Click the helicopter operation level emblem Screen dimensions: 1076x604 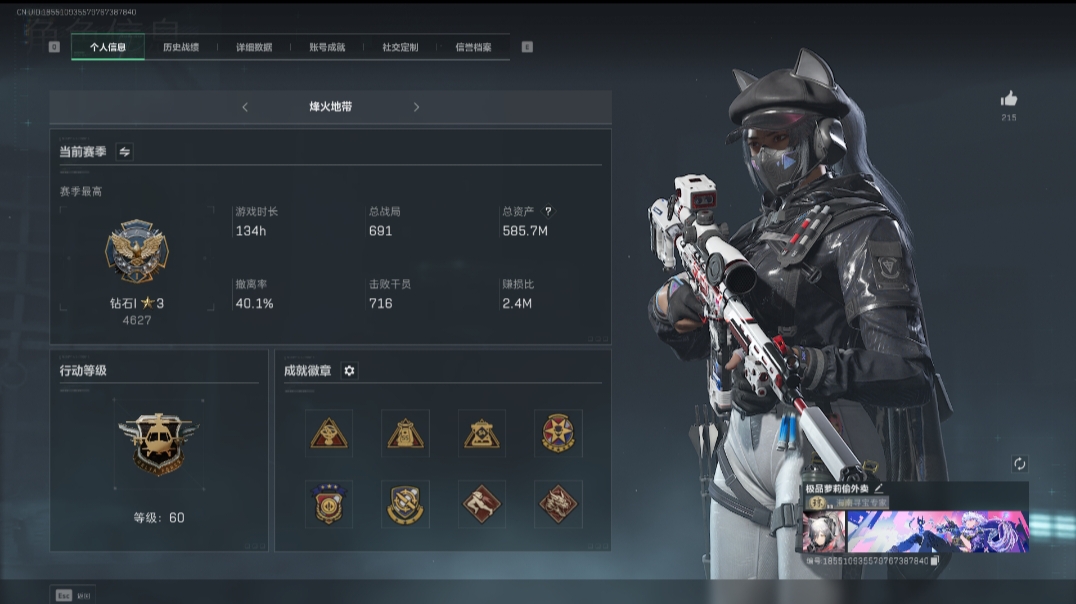pos(159,441)
